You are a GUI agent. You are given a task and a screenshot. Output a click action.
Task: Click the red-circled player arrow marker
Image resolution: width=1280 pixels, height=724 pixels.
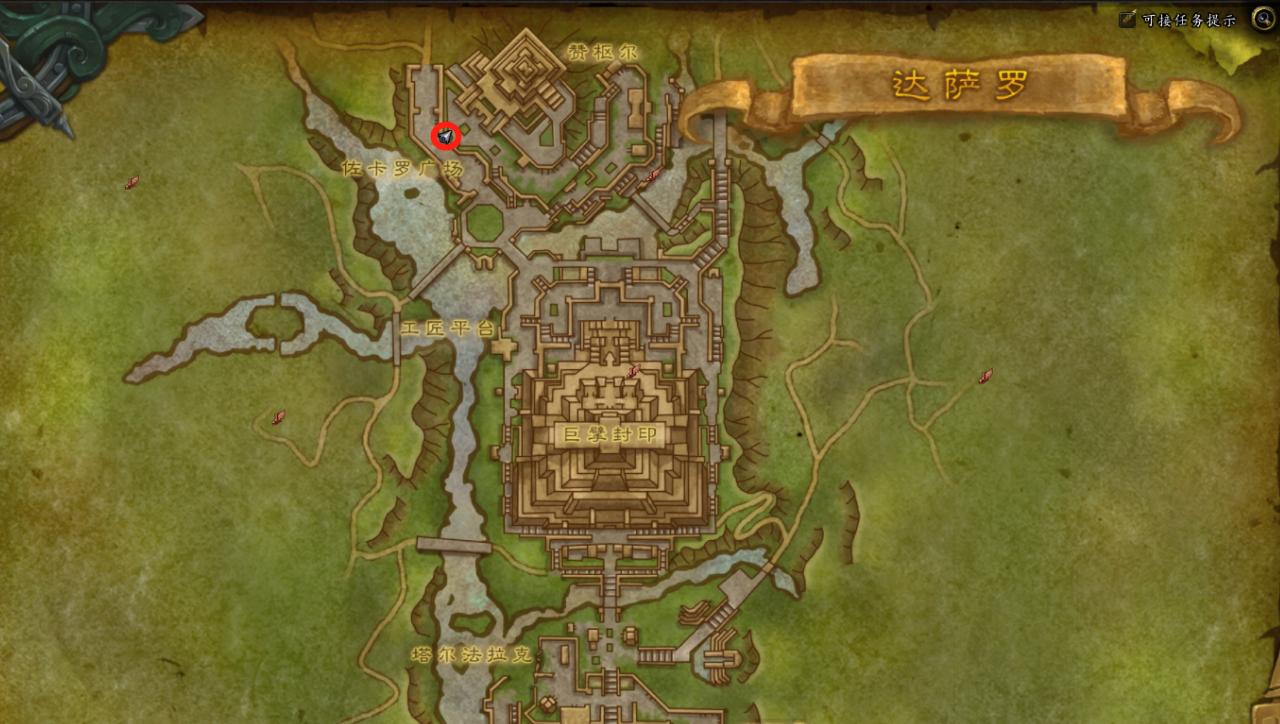(x=444, y=135)
